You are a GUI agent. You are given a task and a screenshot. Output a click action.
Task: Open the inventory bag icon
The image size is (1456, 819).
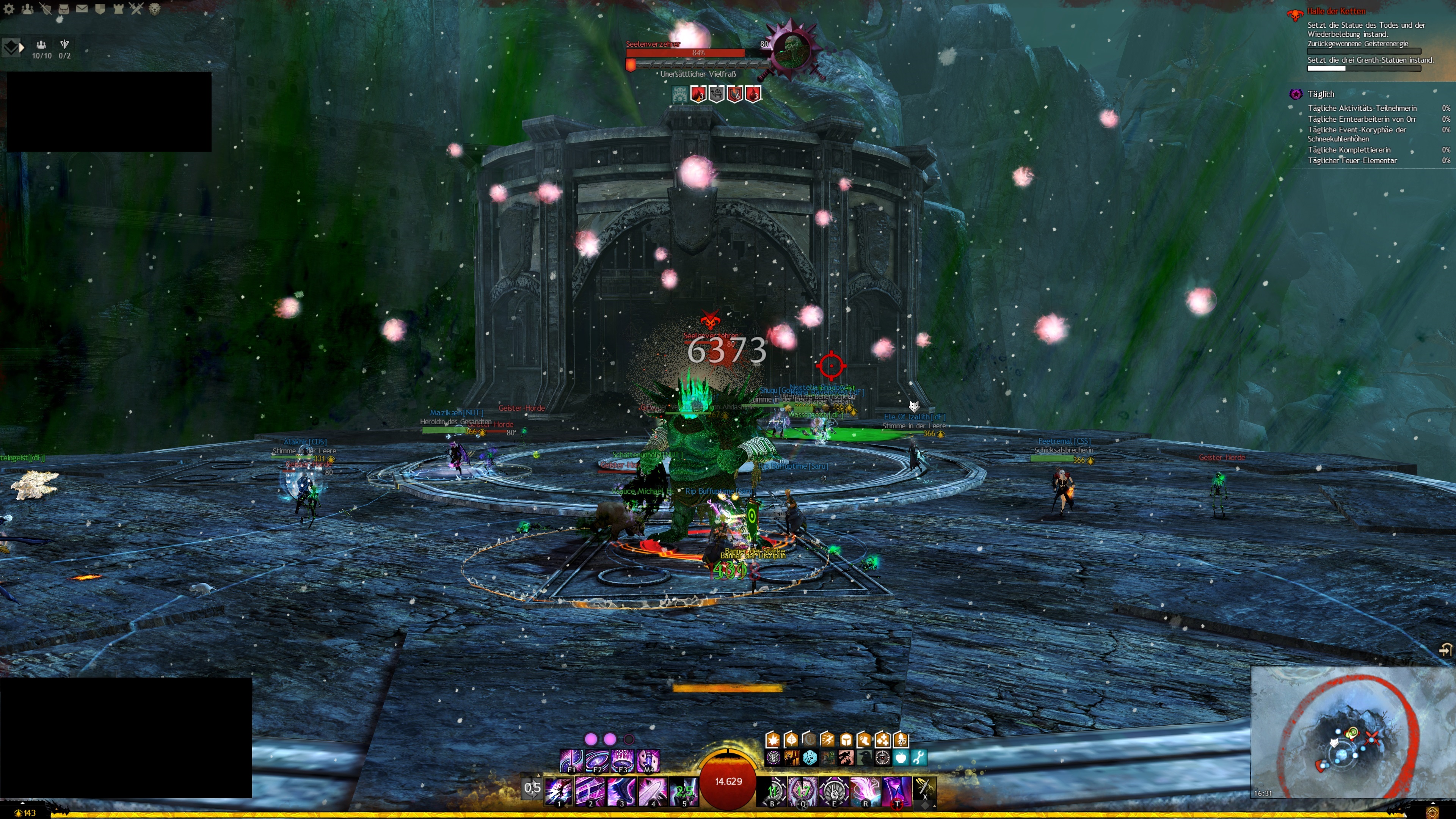[x=63, y=8]
